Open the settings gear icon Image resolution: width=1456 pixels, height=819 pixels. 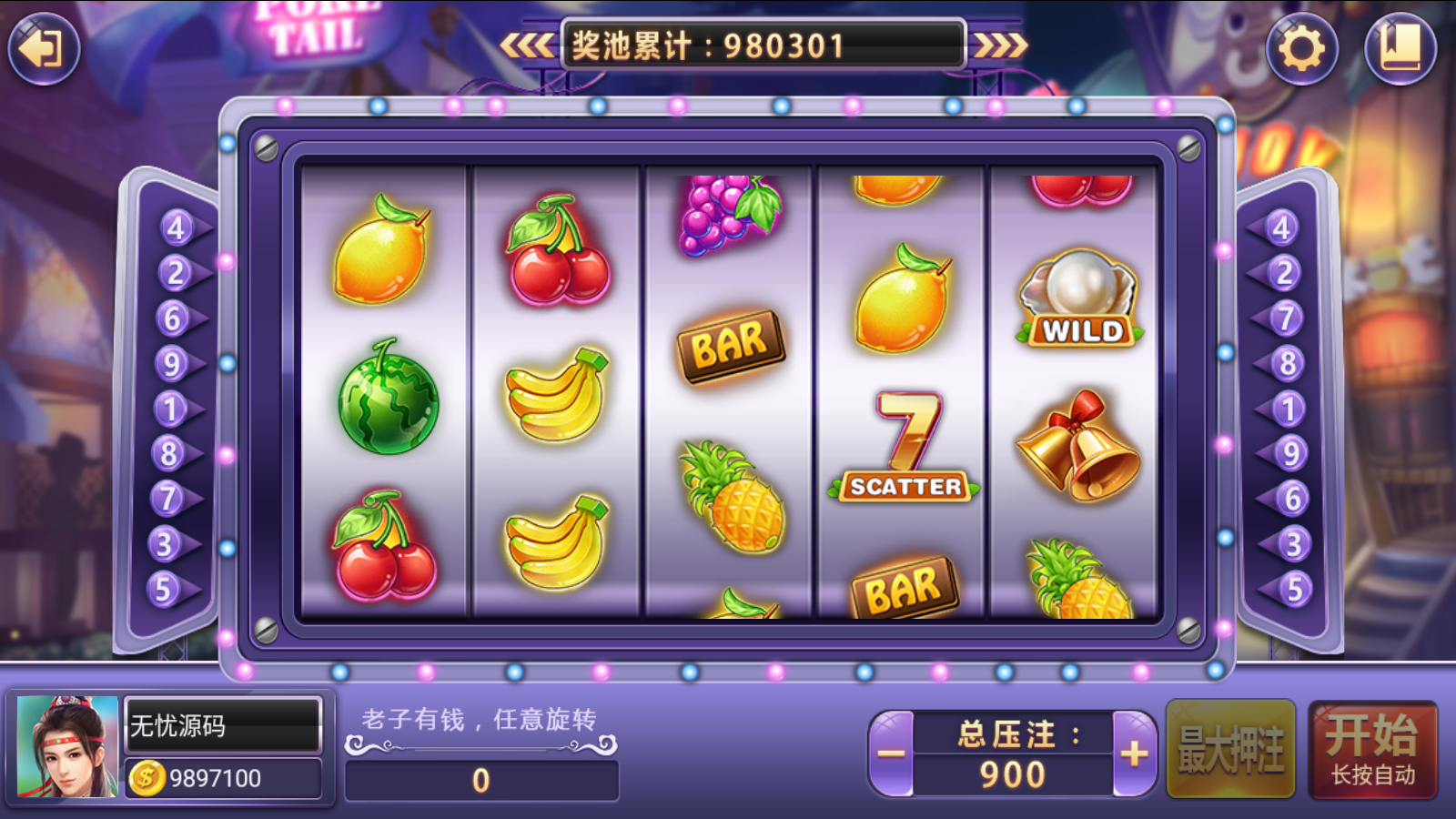point(1303,50)
